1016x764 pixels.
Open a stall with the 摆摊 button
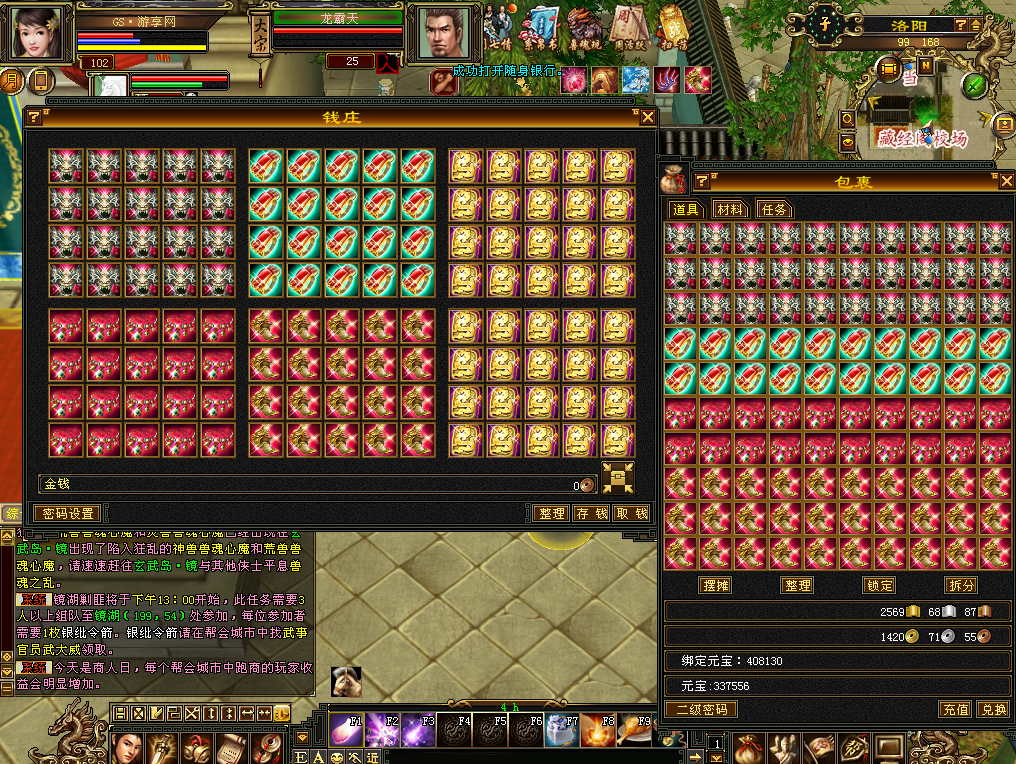[714, 585]
